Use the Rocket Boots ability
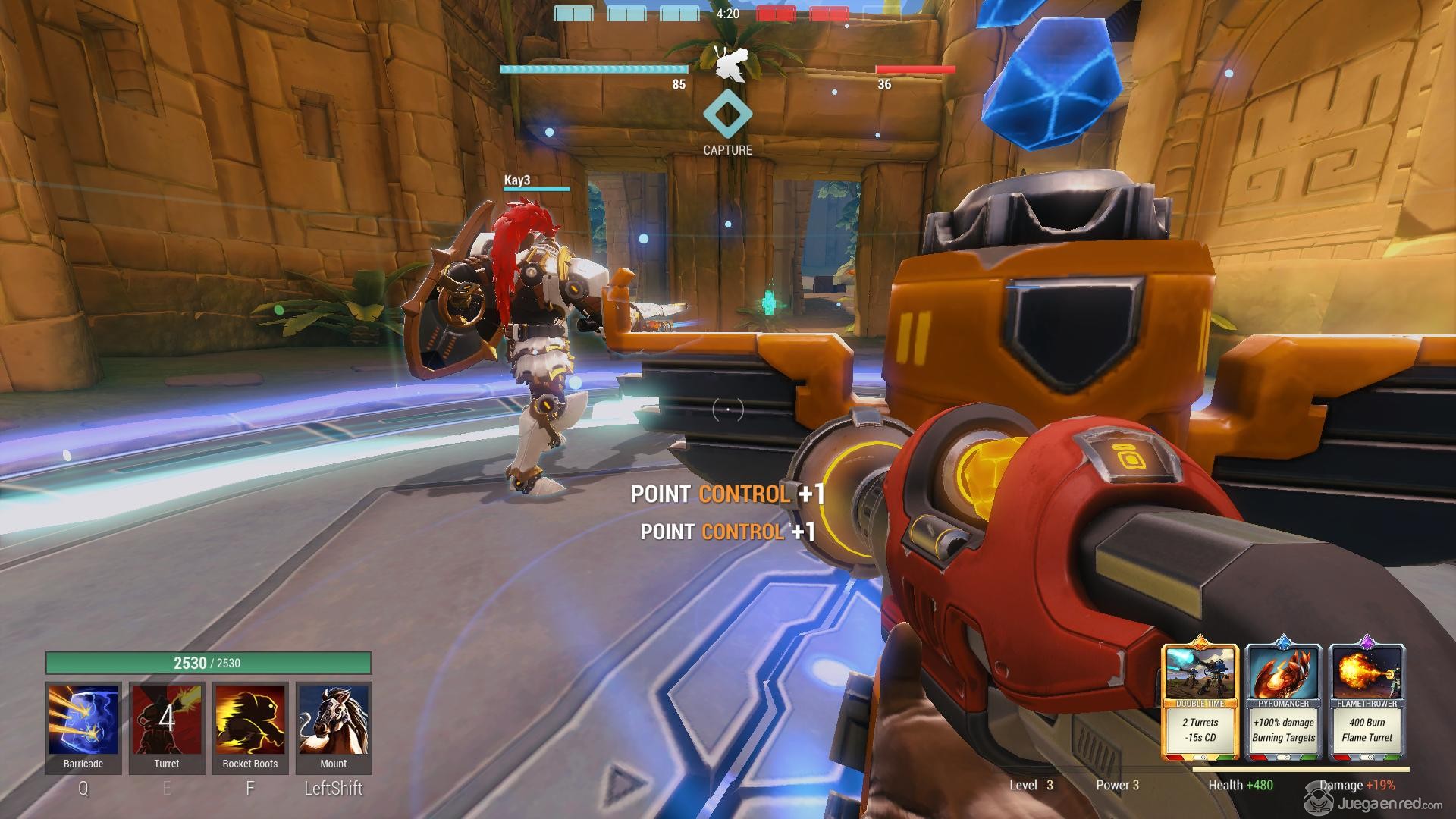 tap(250, 720)
